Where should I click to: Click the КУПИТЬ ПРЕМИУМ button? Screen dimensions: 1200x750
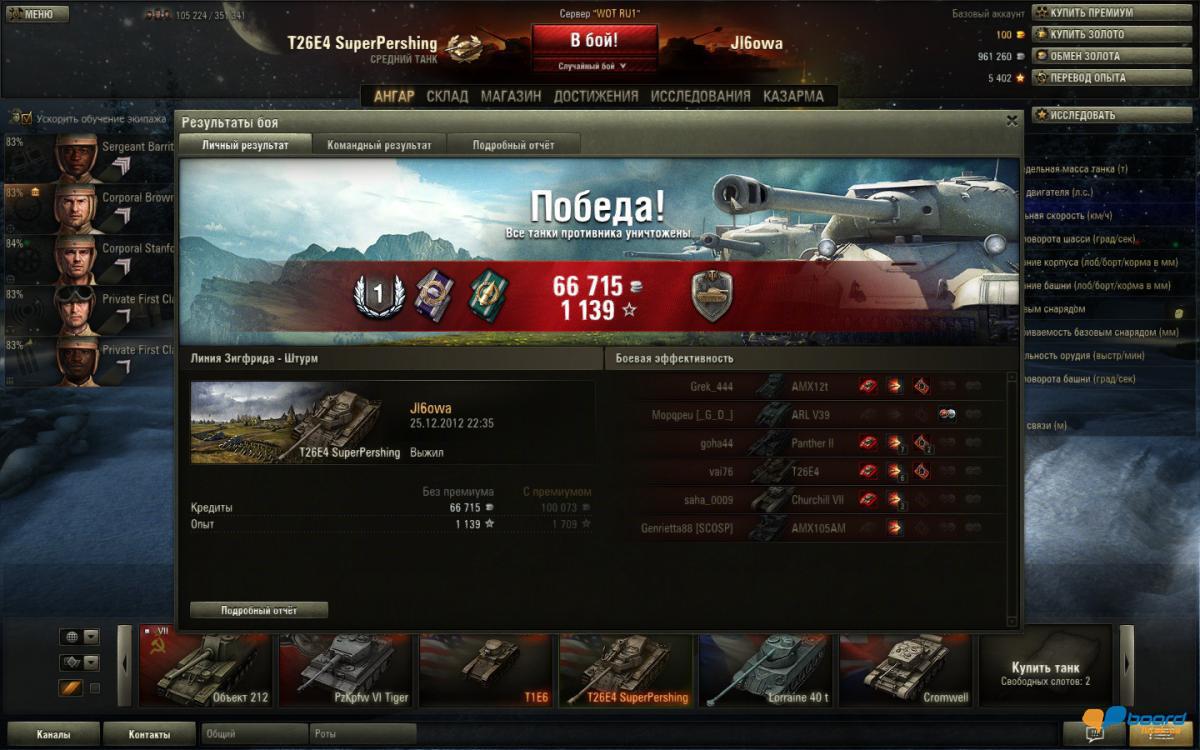tap(1084, 13)
